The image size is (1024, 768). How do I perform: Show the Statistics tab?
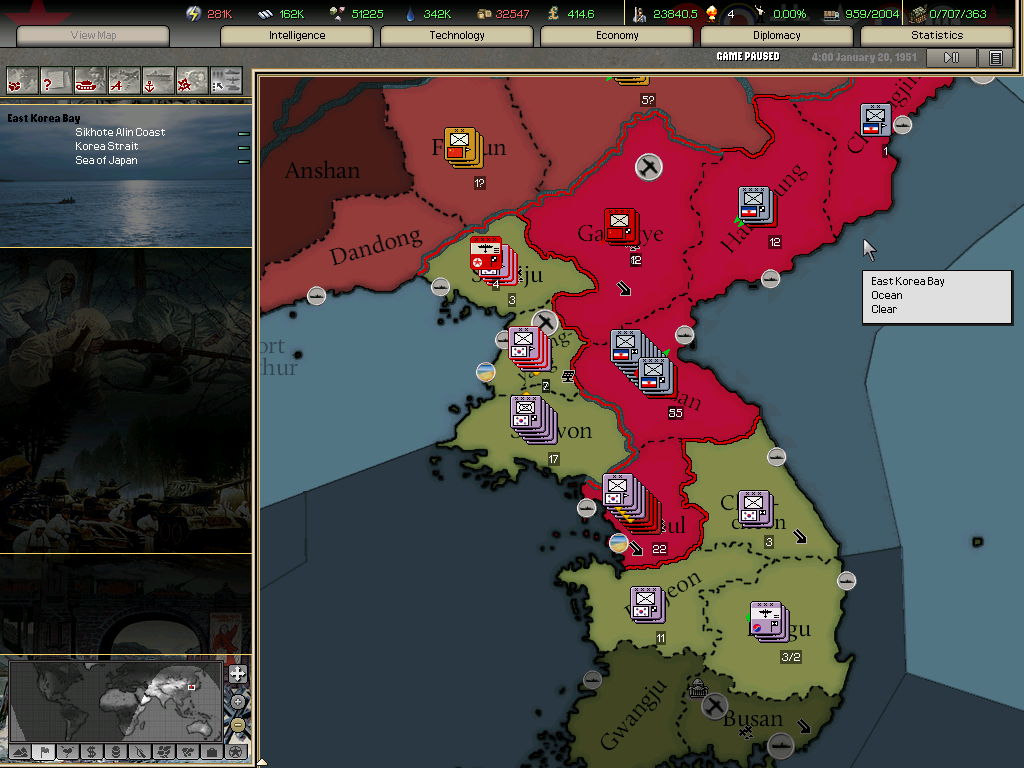click(x=937, y=36)
